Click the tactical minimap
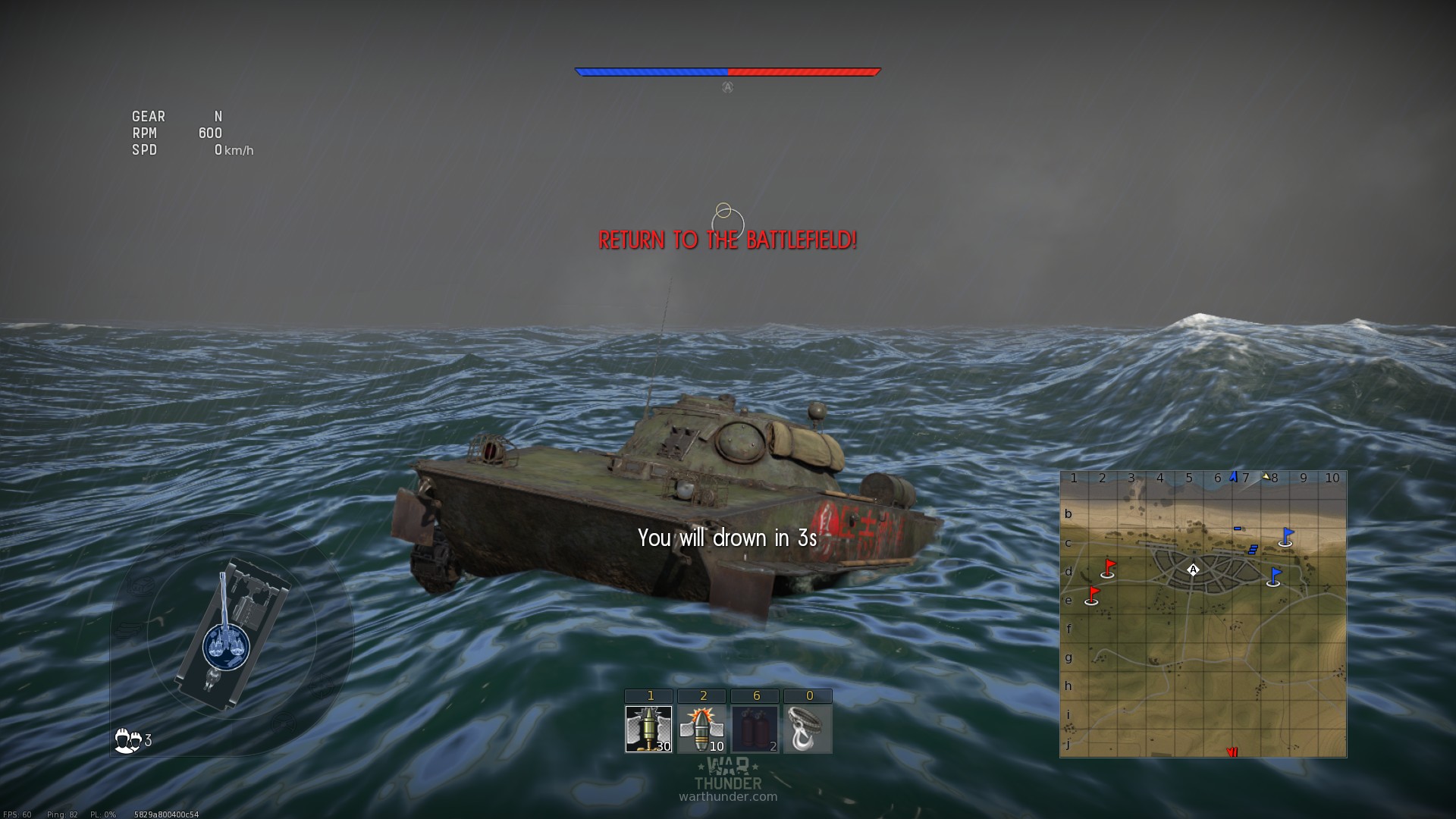This screenshot has height=819, width=1456. [1203, 613]
